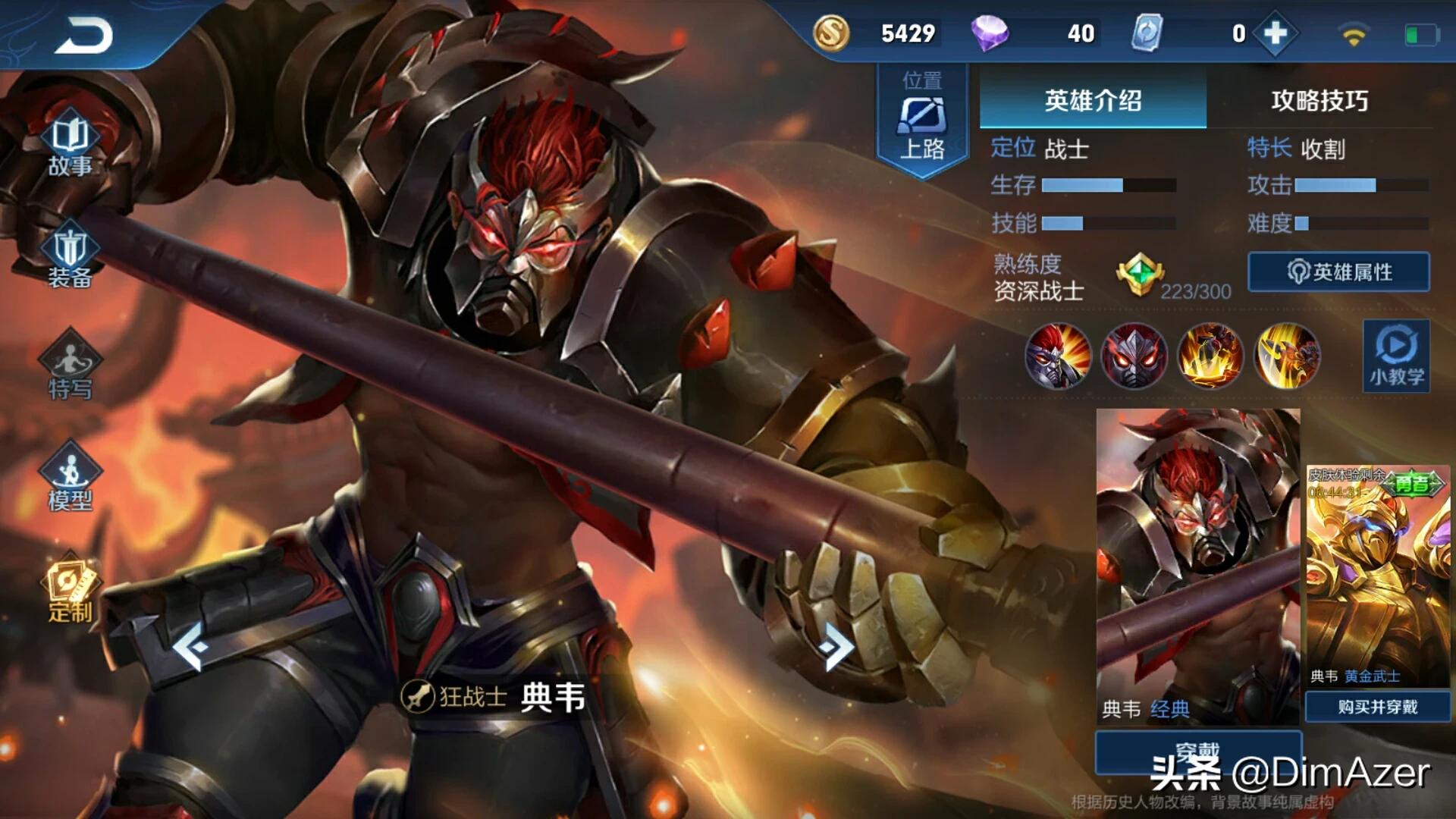
Task: Select the 黄金武士 skin thumbnail
Action: pyautogui.click(x=1377, y=576)
